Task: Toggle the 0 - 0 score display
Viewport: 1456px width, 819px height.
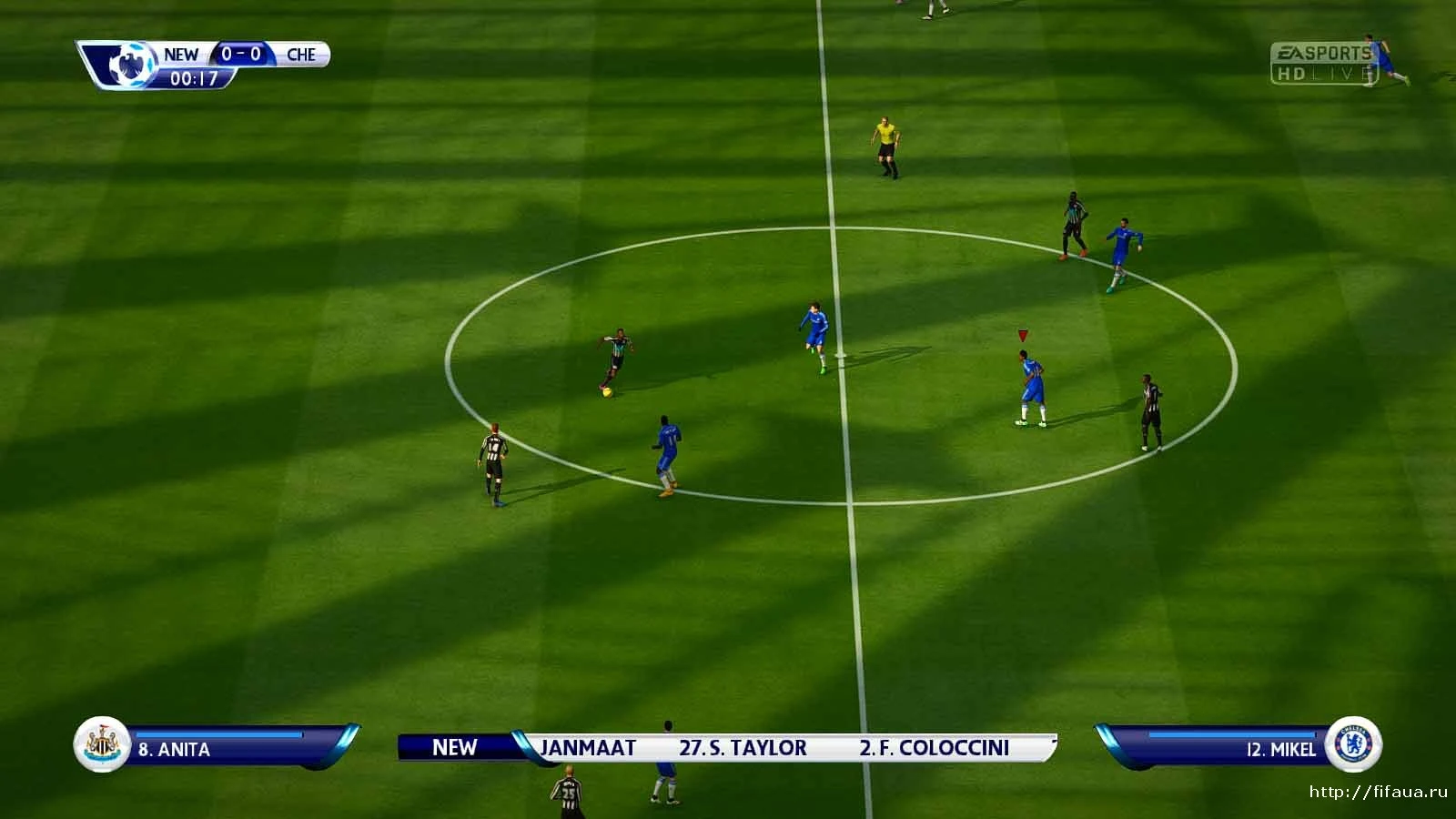Action: point(242,55)
